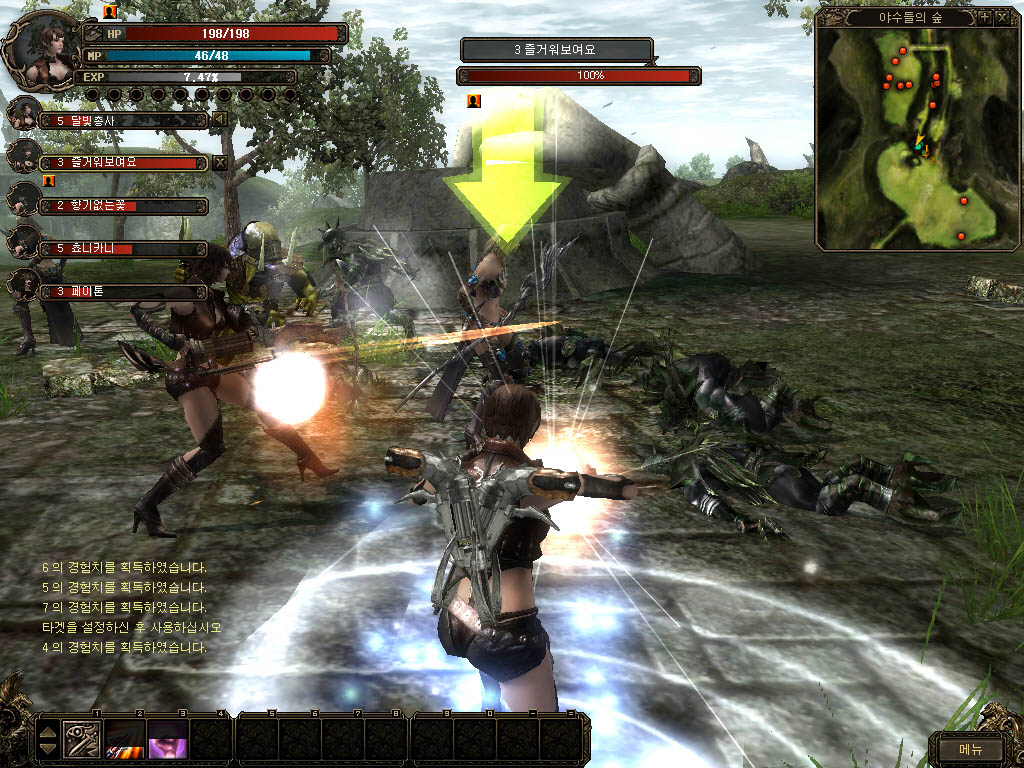
Task: Click the target nameplate 즐거워보여요
Action: pyautogui.click(x=555, y=49)
